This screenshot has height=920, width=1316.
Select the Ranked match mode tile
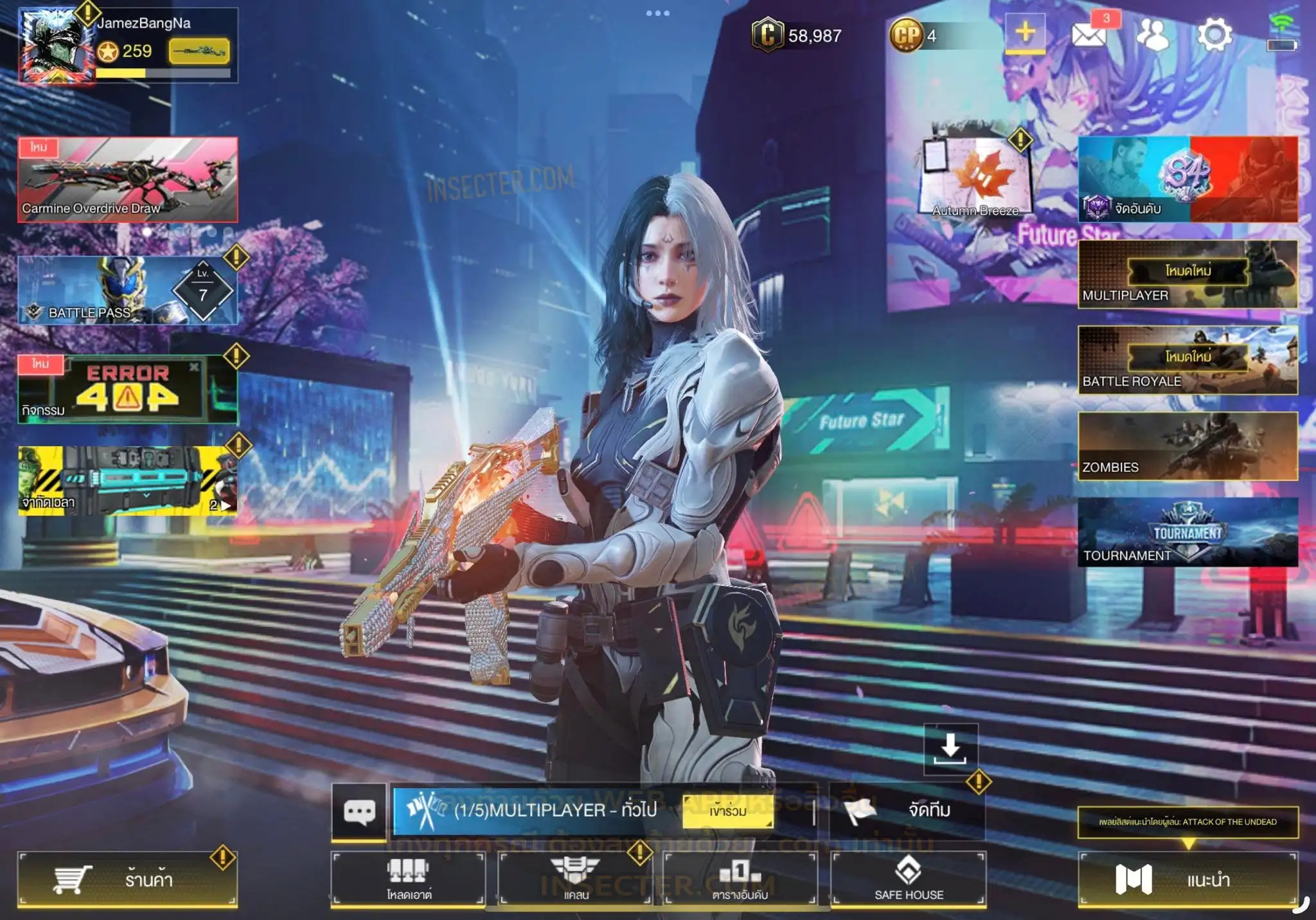pyautogui.click(x=1187, y=179)
